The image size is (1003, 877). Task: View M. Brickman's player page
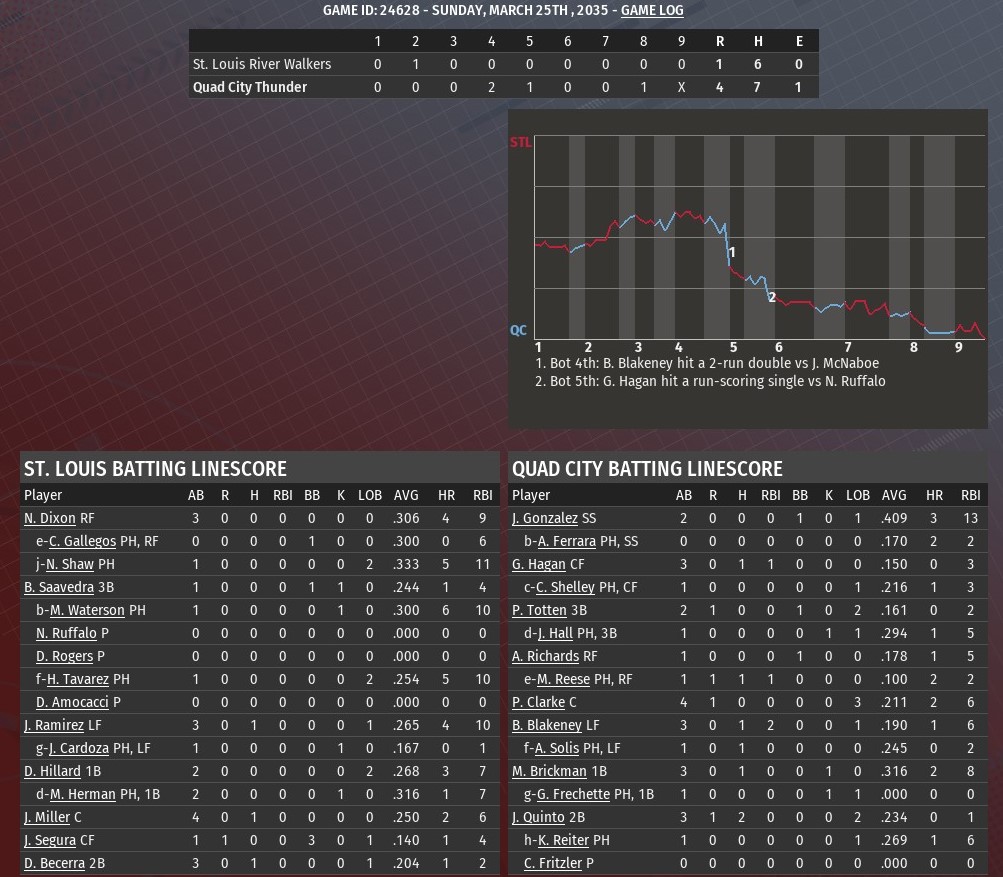549,771
